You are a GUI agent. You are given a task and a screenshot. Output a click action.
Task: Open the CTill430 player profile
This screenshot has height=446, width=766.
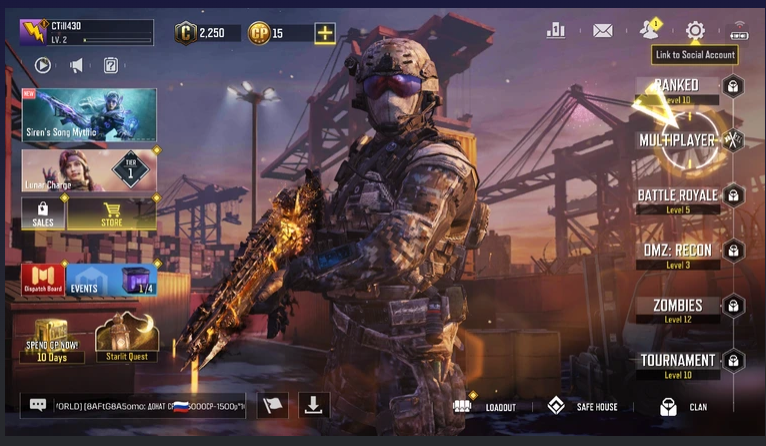coord(85,33)
